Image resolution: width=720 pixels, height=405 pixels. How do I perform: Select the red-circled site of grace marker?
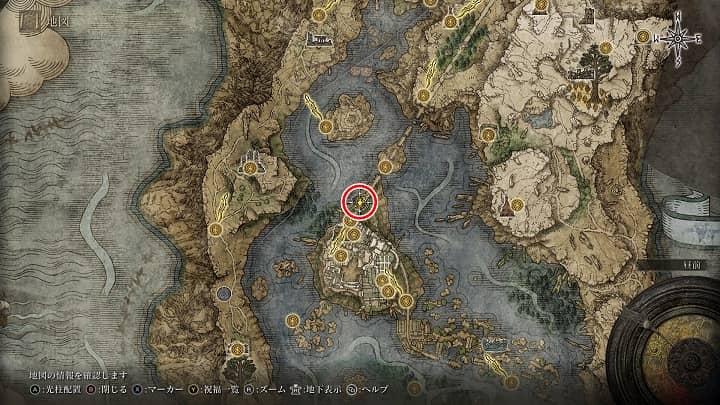[x=360, y=201]
